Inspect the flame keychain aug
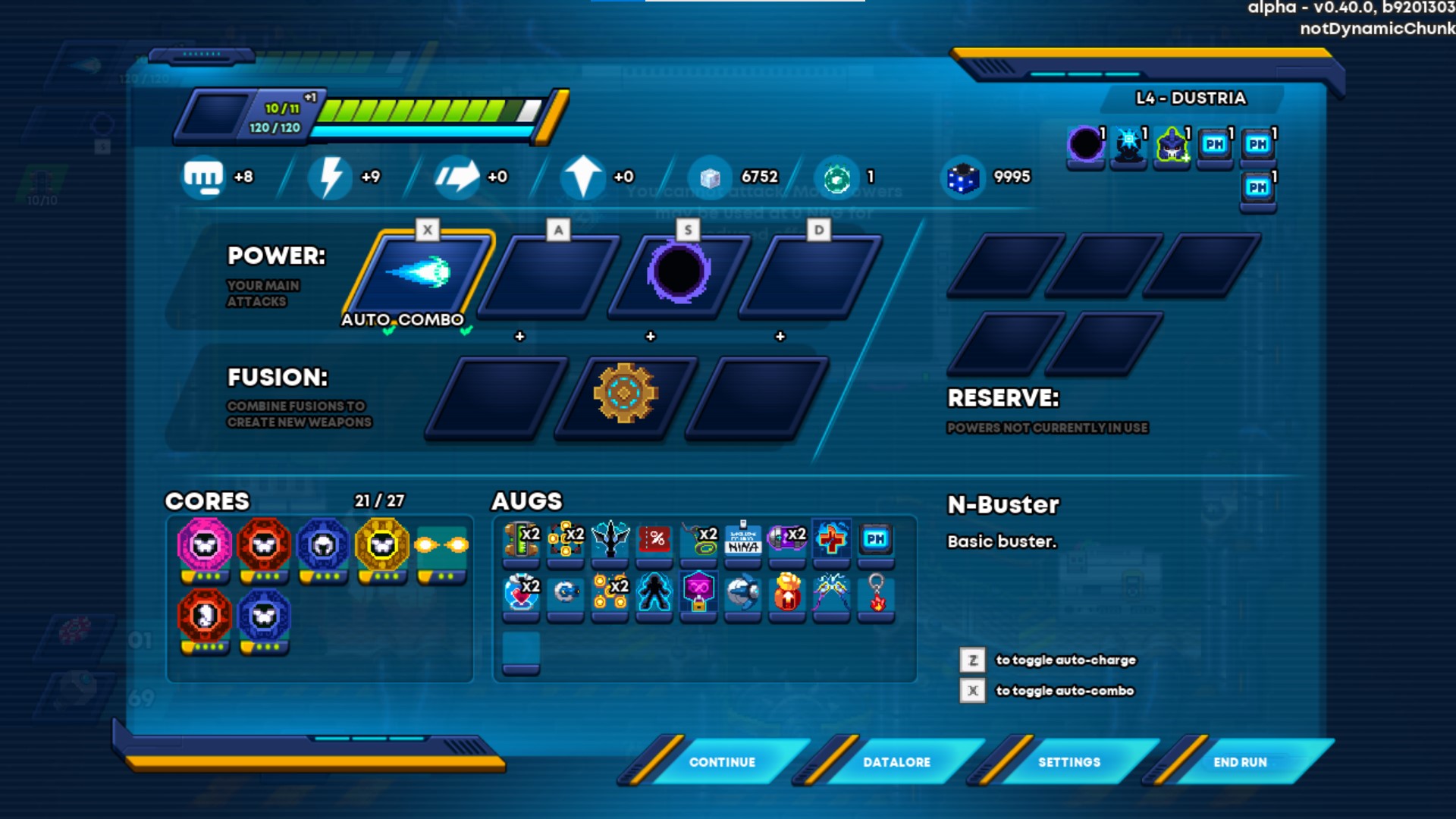The image size is (1456, 819). (x=876, y=592)
